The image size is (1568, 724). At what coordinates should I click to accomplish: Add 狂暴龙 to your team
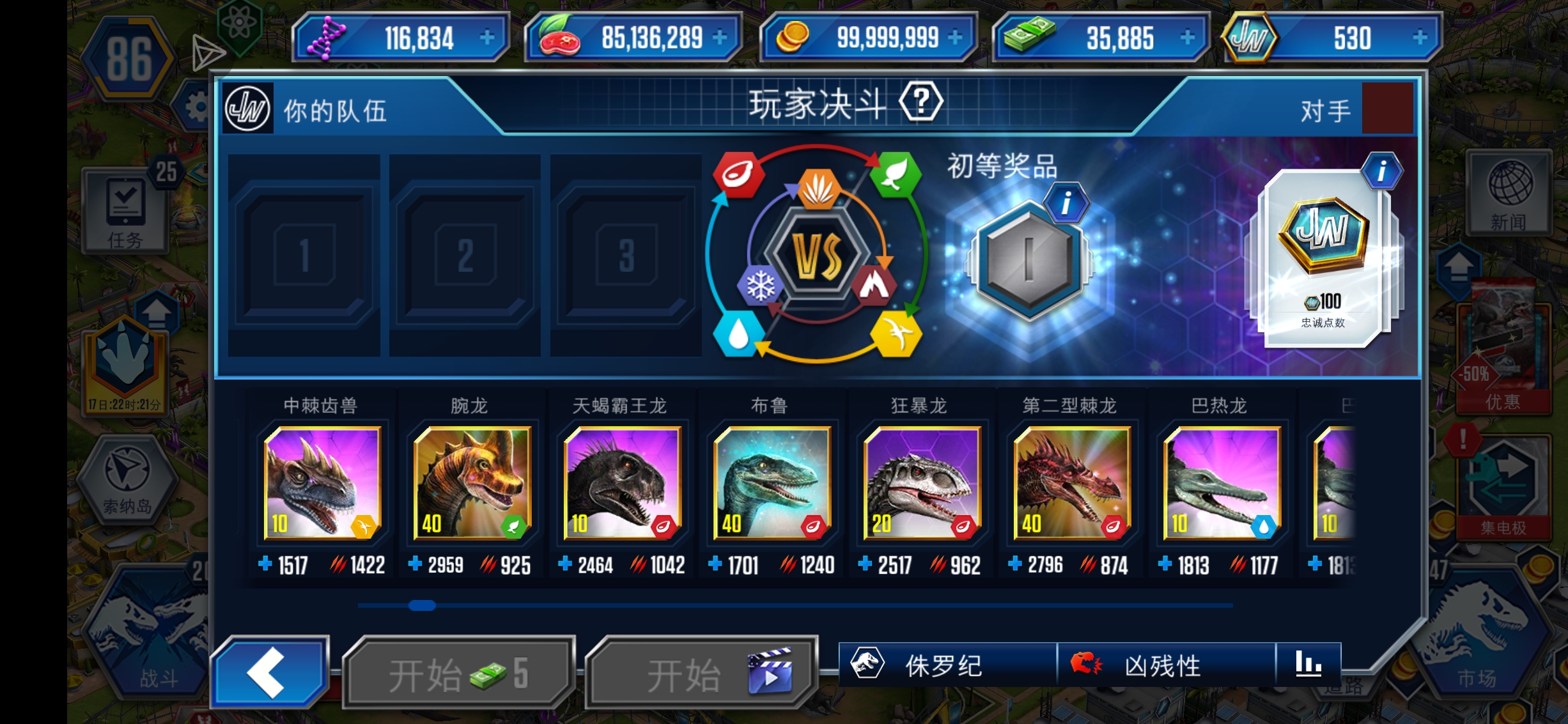coord(921,483)
